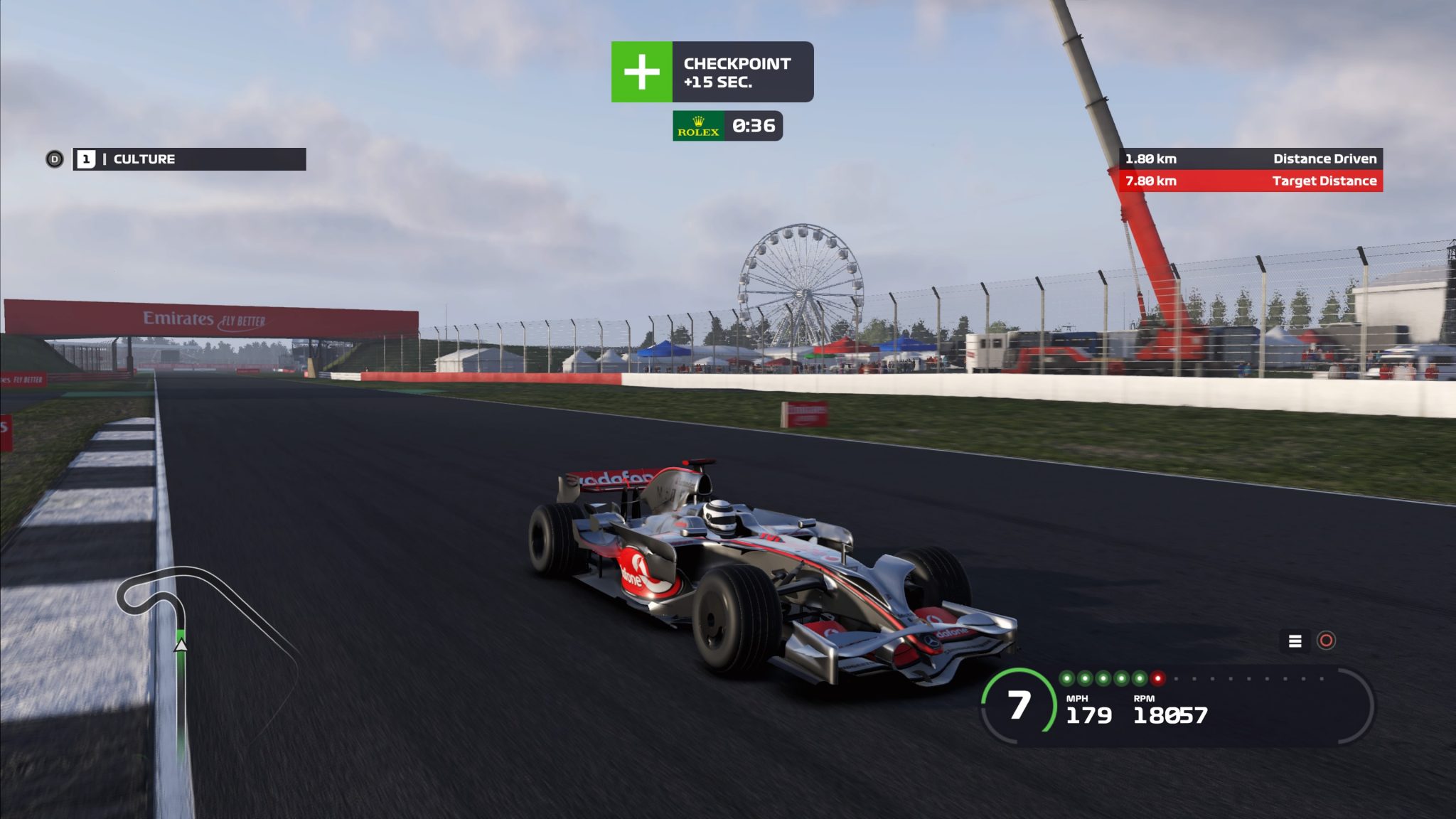Select the red circle icon beside the menu icon

coord(1326,641)
